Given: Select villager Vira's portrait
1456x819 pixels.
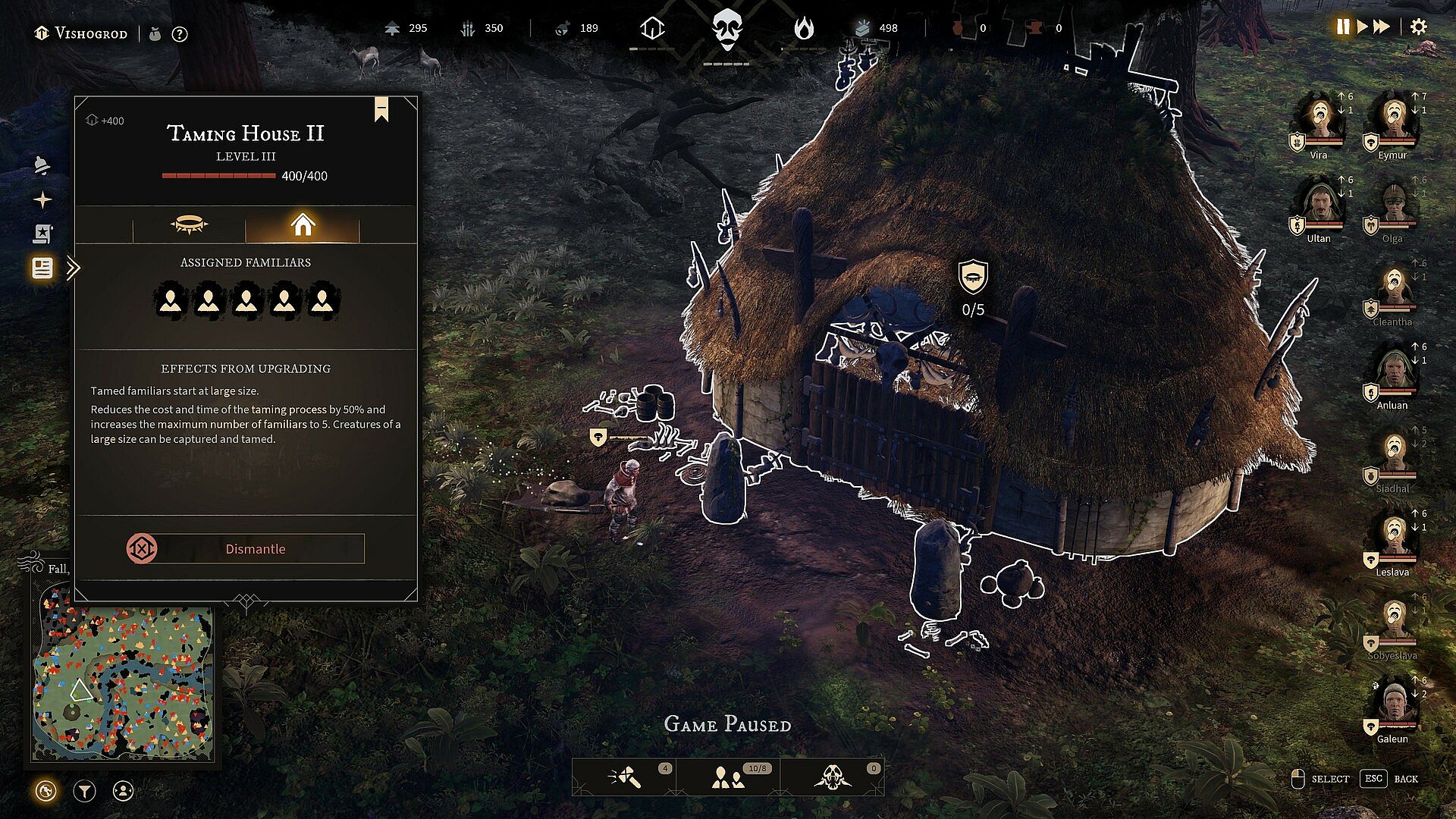Looking at the screenshot, I should click(x=1319, y=121).
